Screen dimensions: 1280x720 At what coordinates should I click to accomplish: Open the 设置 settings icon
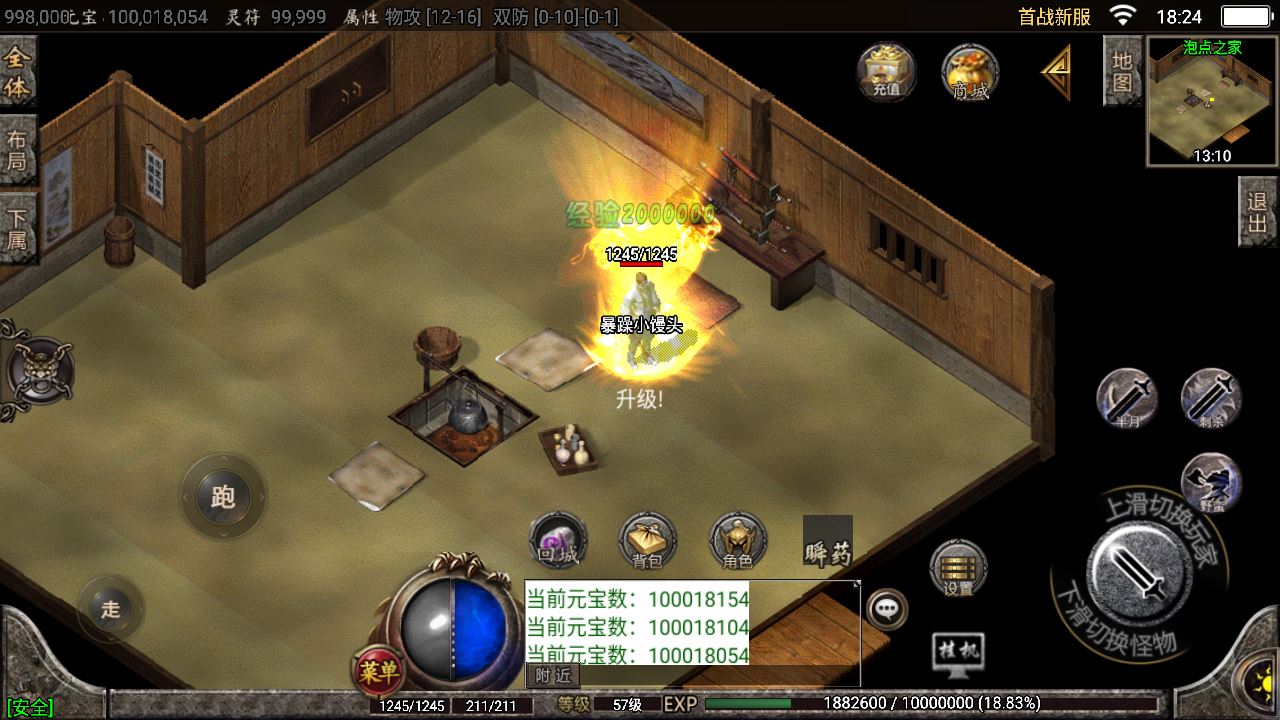[x=958, y=569]
